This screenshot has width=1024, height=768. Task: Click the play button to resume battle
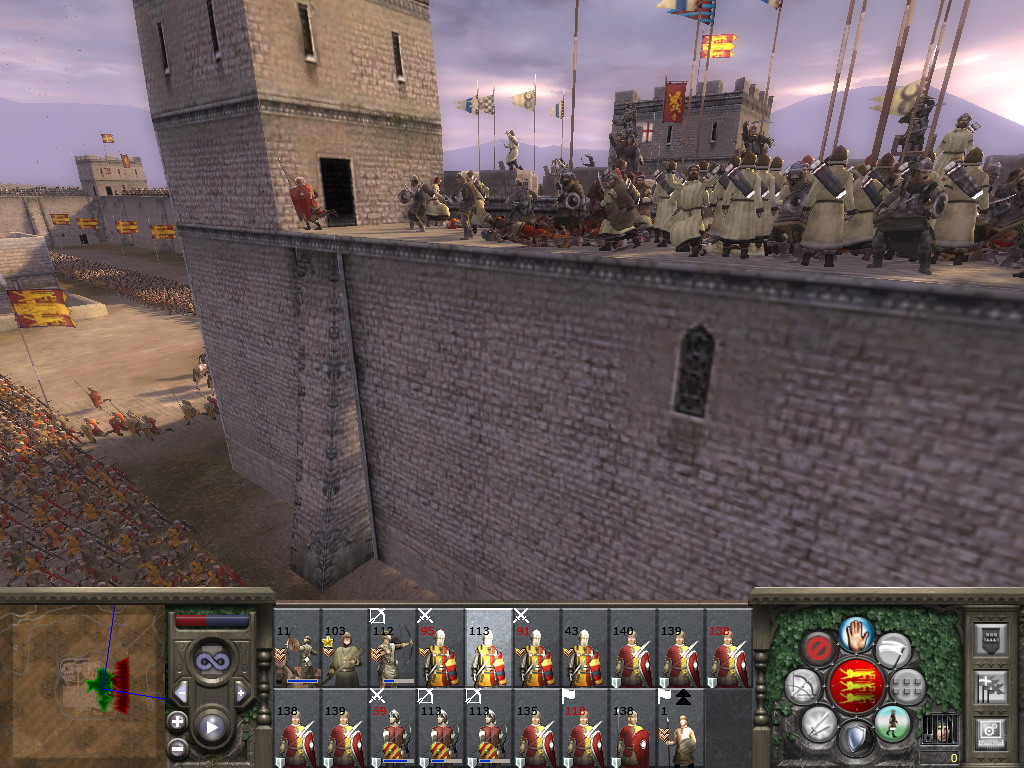point(211,727)
